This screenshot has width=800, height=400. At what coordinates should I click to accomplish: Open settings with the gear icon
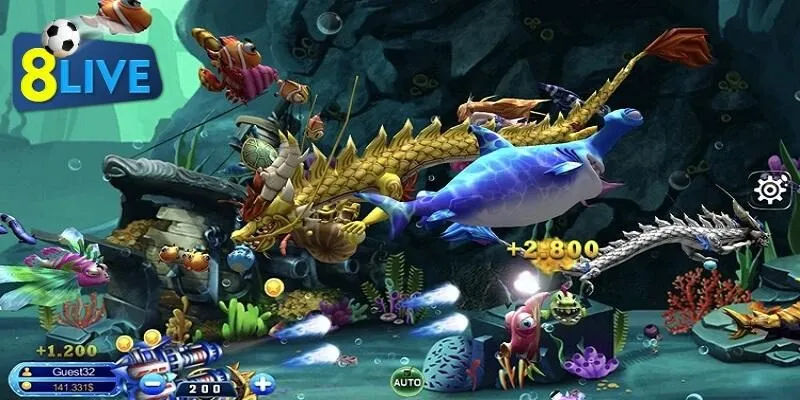click(771, 188)
